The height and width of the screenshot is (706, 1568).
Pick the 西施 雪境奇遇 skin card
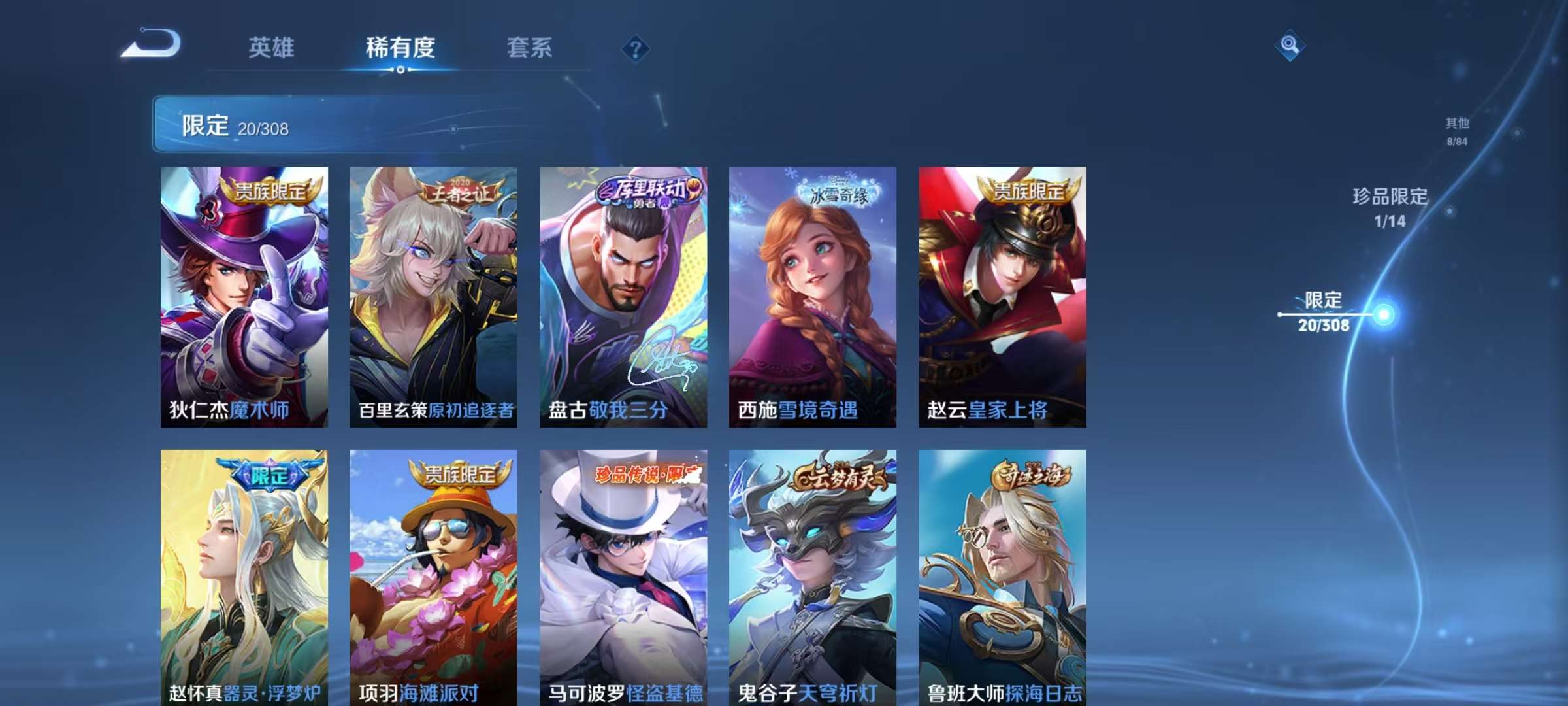[x=813, y=297]
